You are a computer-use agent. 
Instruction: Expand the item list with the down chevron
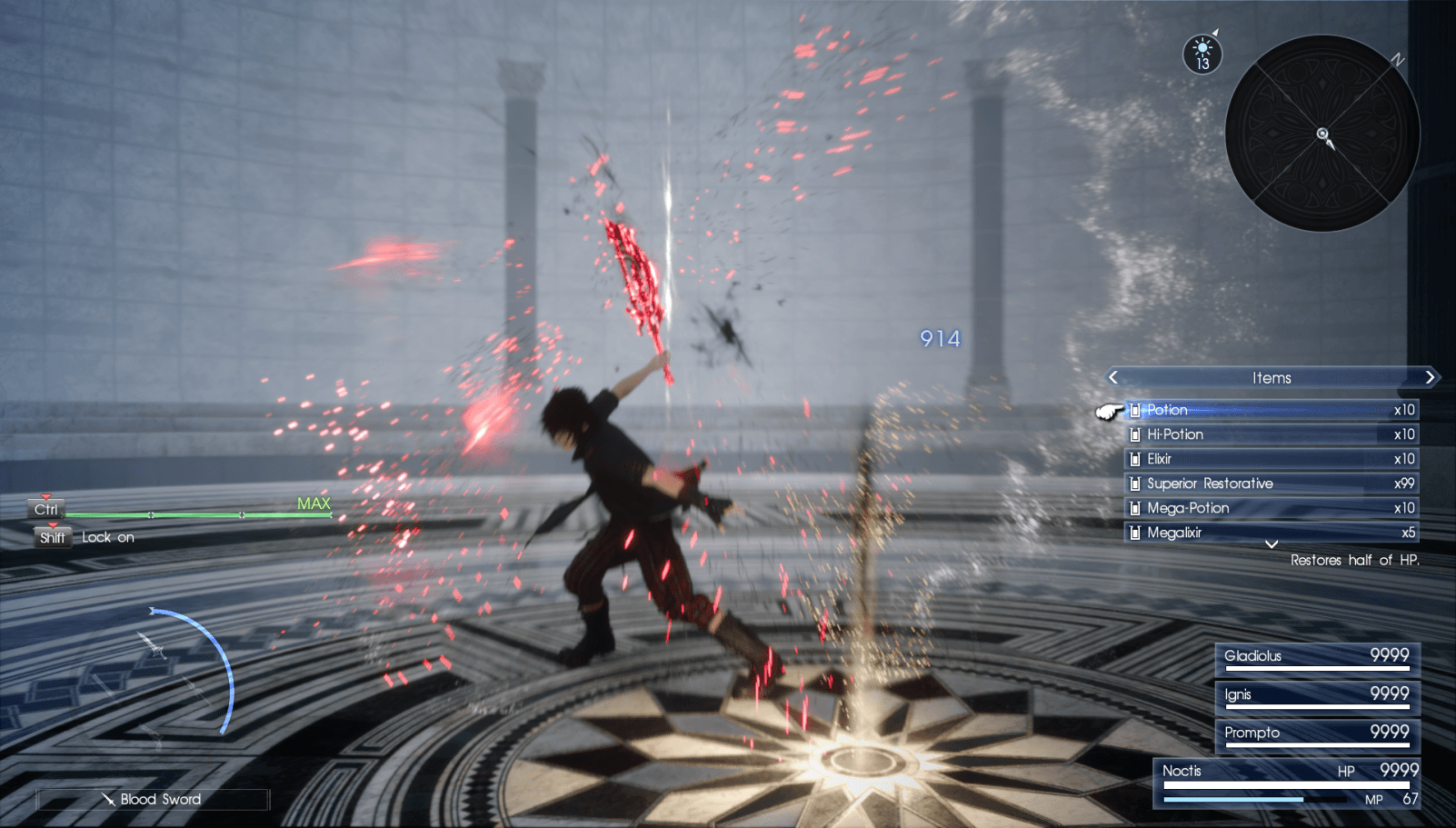click(1272, 546)
